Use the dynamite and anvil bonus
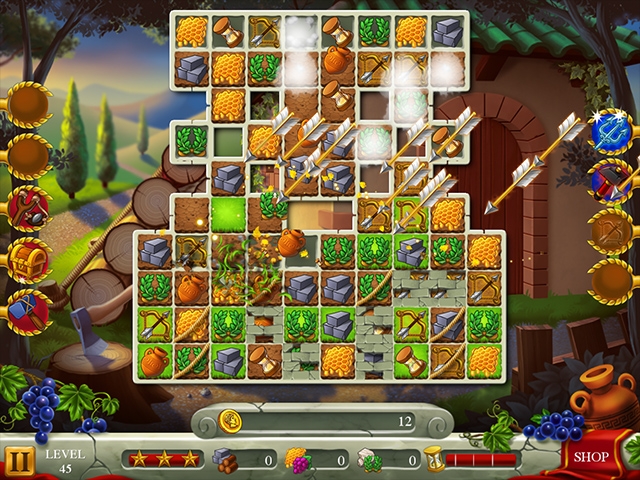The image size is (640, 480). coord(611,181)
